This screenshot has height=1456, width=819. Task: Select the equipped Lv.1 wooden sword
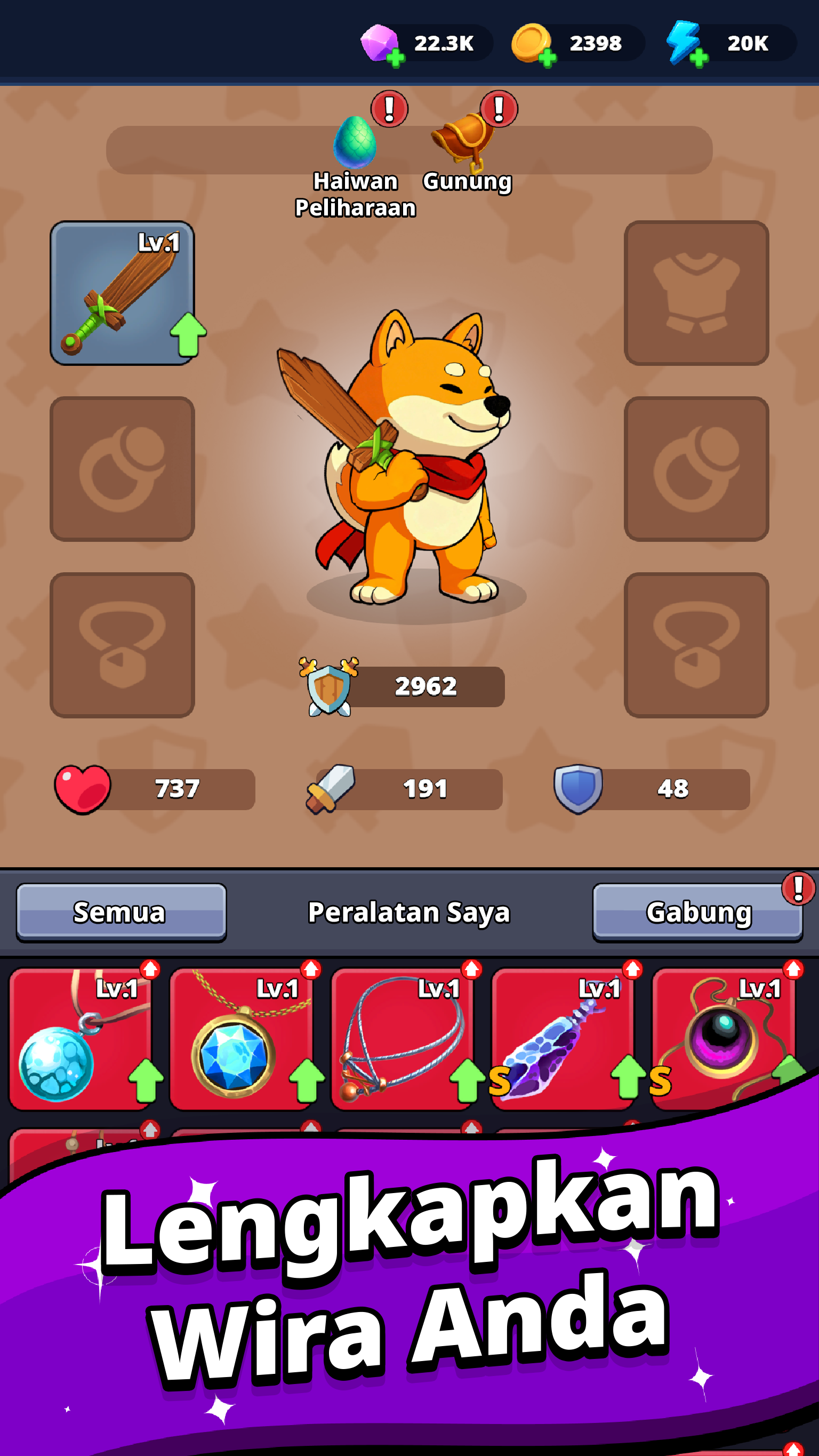[122, 294]
